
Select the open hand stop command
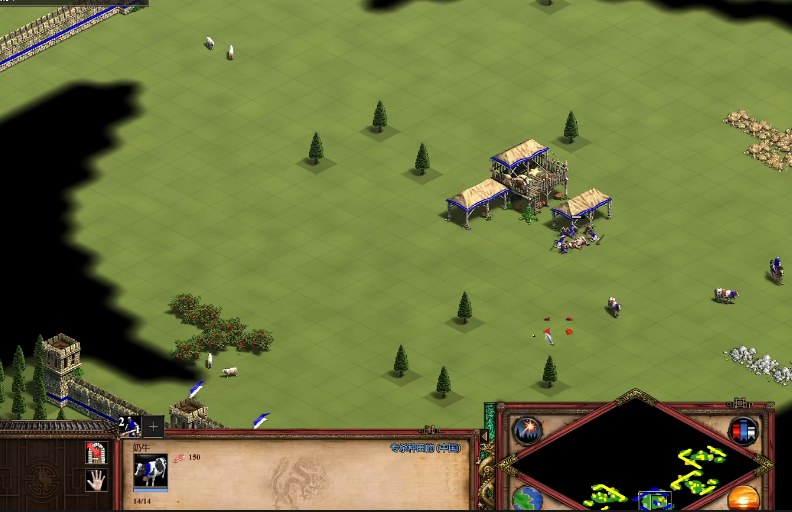pos(97,480)
